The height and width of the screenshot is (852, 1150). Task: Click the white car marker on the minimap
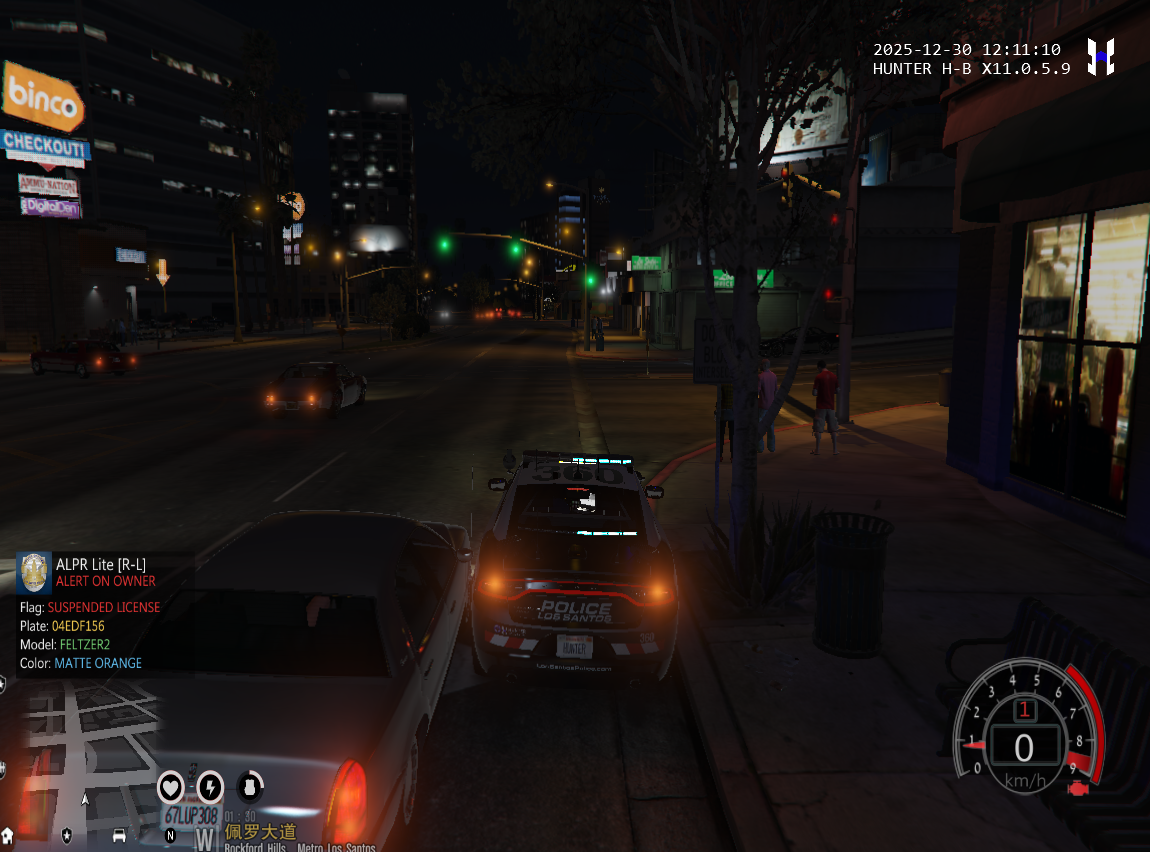[119, 835]
